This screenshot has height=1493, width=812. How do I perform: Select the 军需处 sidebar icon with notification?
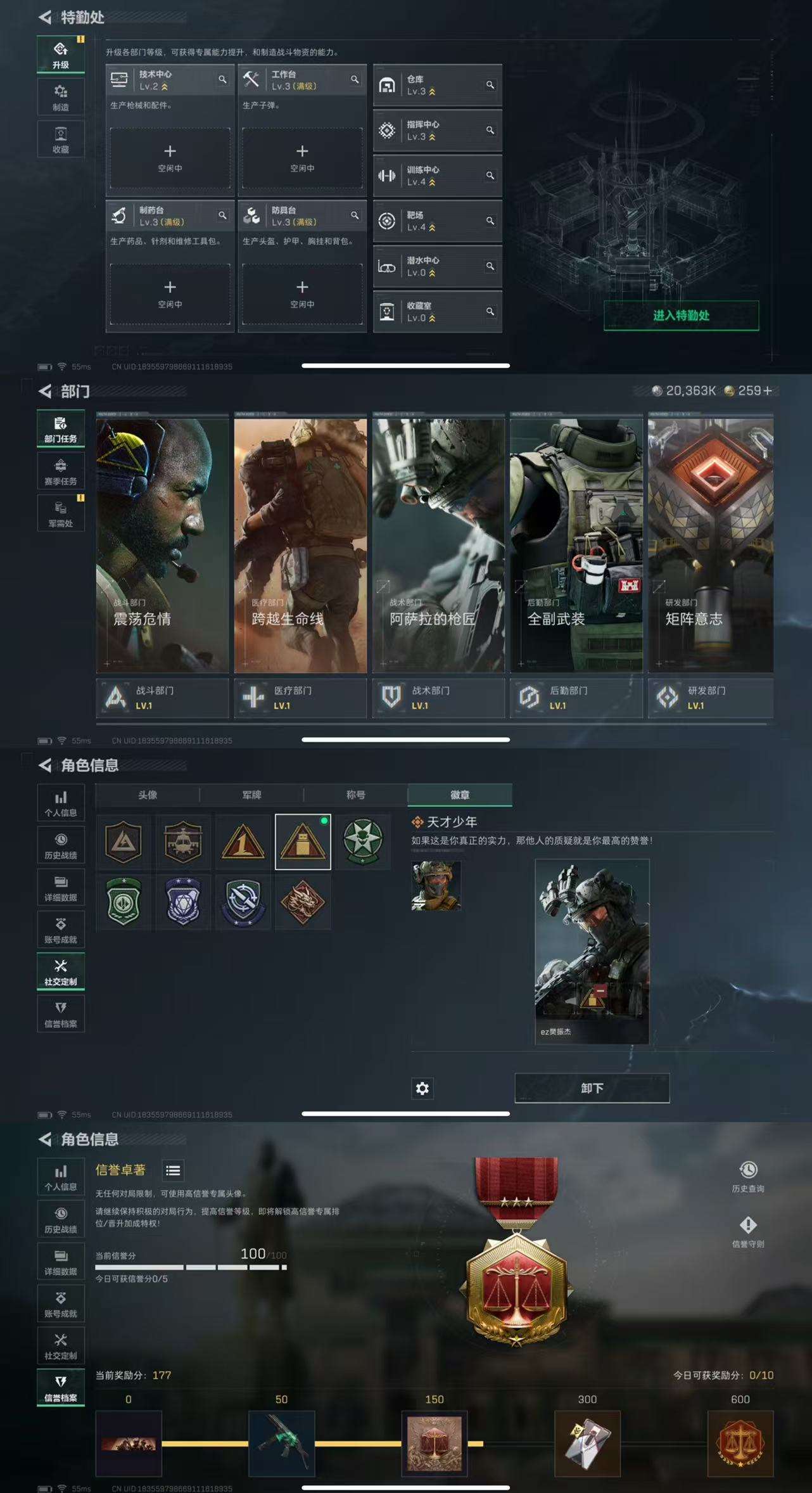point(60,512)
